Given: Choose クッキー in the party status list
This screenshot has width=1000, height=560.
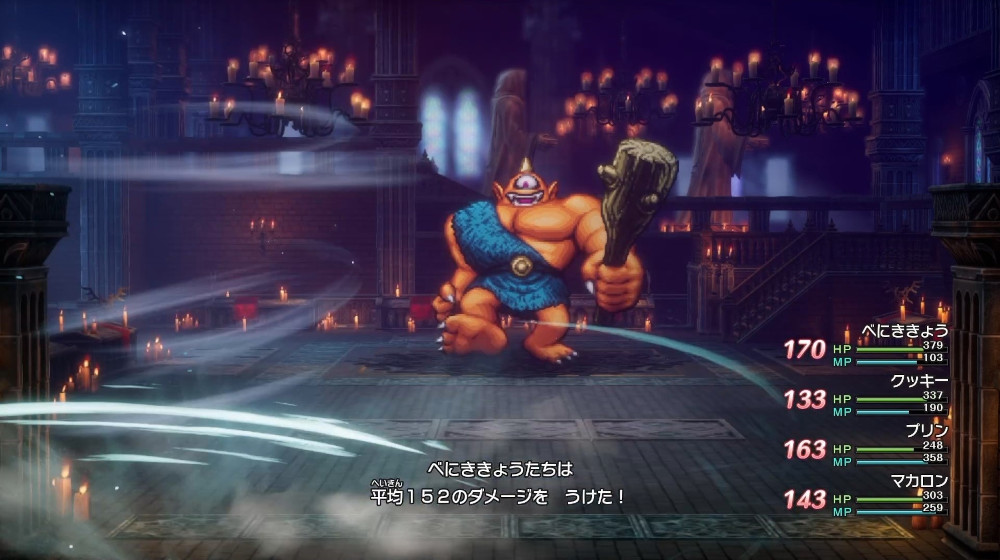Looking at the screenshot, I should pyautogui.click(x=917, y=380).
